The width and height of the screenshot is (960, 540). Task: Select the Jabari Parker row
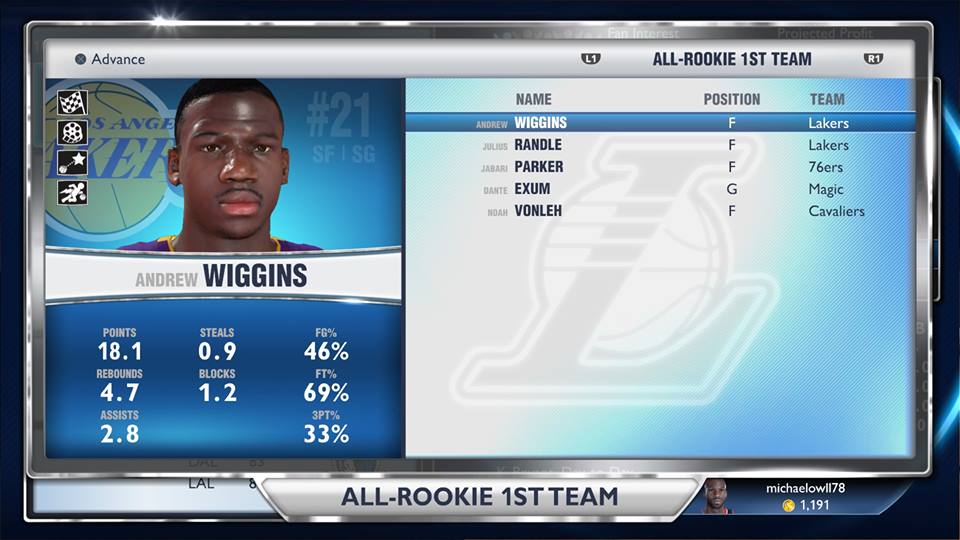pyautogui.click(x=659, y=167)
